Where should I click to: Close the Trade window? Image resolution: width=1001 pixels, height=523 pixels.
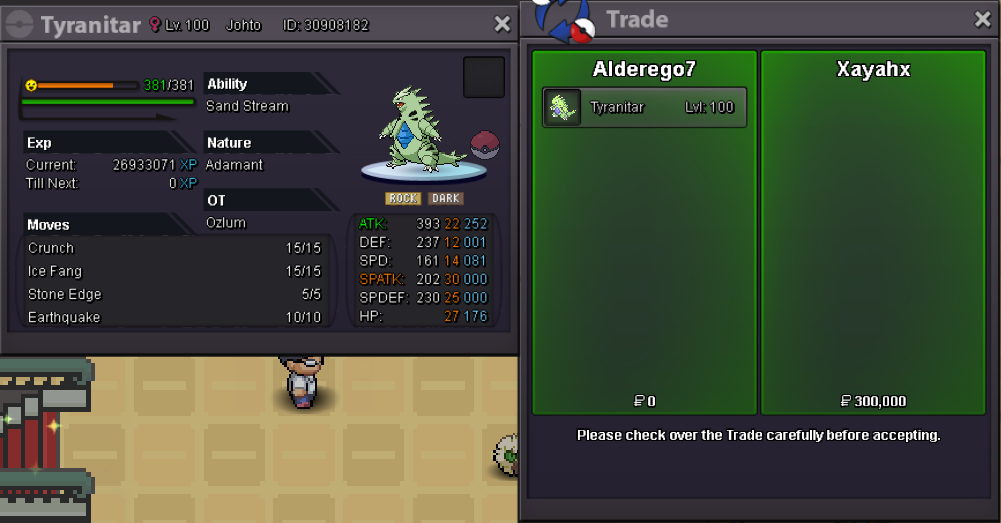[983, 19]
